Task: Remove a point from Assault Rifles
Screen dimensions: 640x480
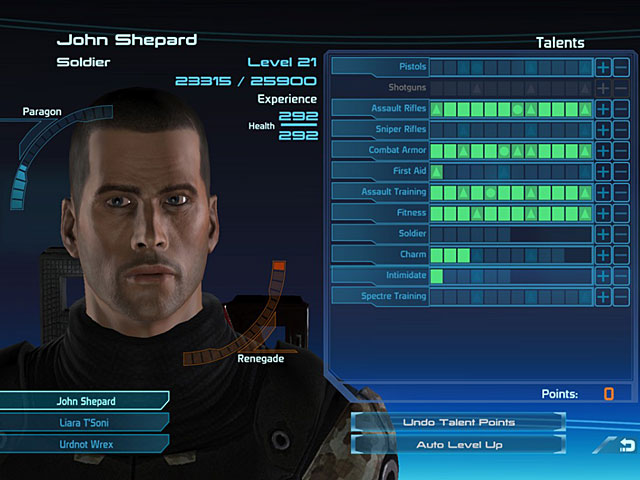Action: pos(621,109)
